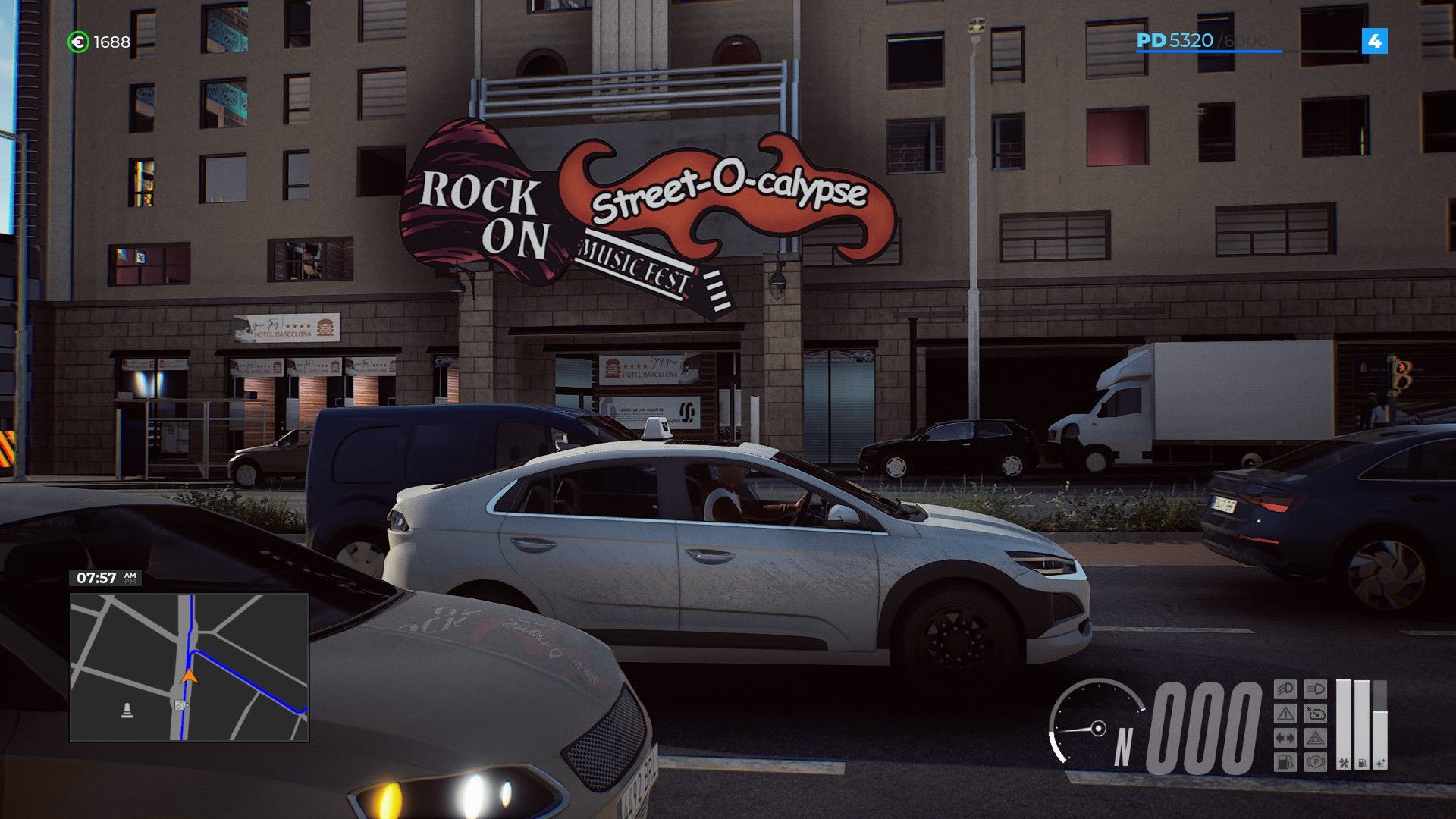The image size is (1456, 819).
Task: Click the blue level 4 badge
Action: pyautogui.click(x=1374, y=41)
